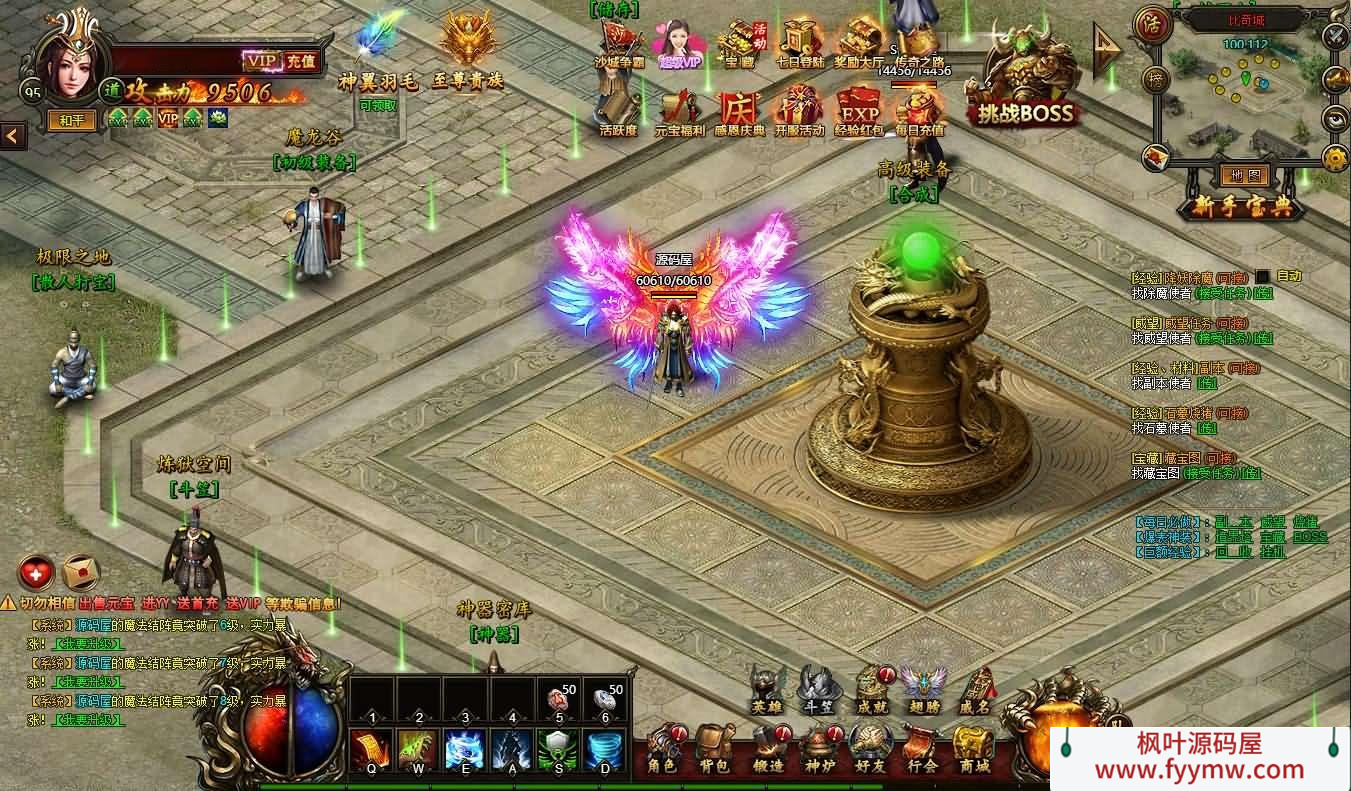The width and height of the screenshot is (1351, 791).
Task: Open the 七日登陆 seven-day login reward
Action: point(799,44)
